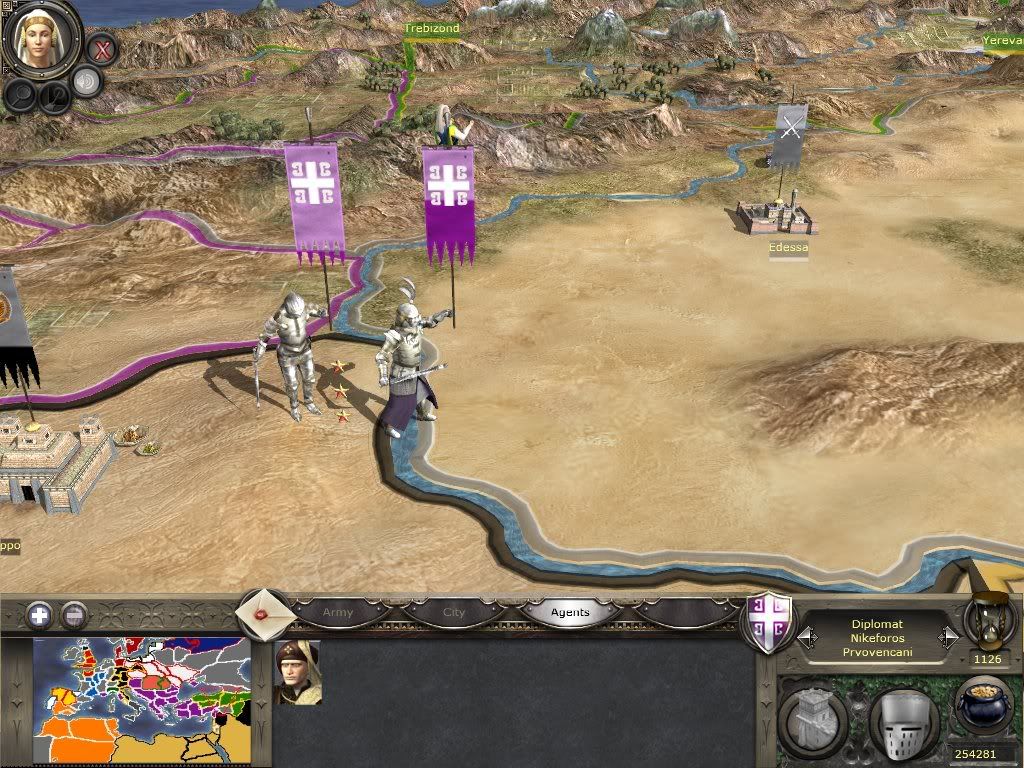Open the construction tower button
The width and height of the screenshot is (1024, 768).
click(814, 720)
